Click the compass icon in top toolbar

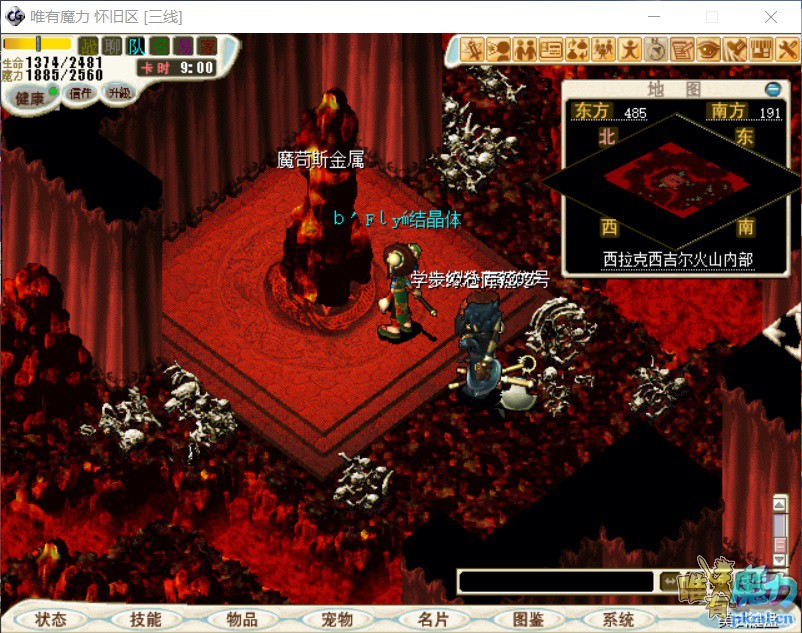(656, 48)
